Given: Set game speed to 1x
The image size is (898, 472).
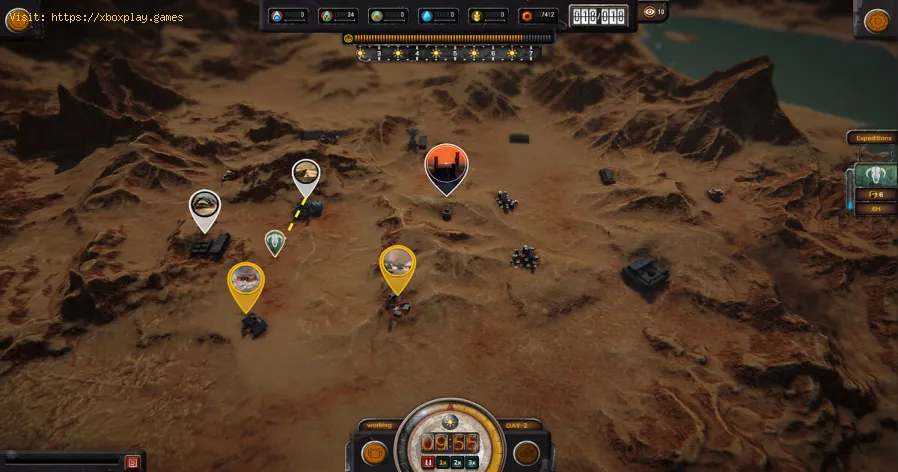Looking at the screenshot, I should (x=443, y=463).
